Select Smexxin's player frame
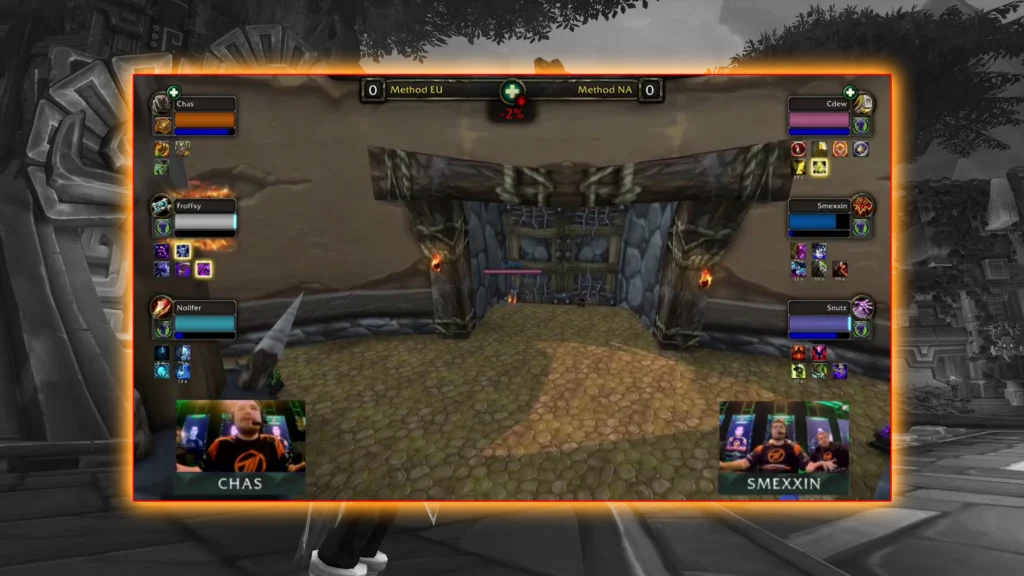The width and height of the screenshot is (1024, 576). coord(819,217)
